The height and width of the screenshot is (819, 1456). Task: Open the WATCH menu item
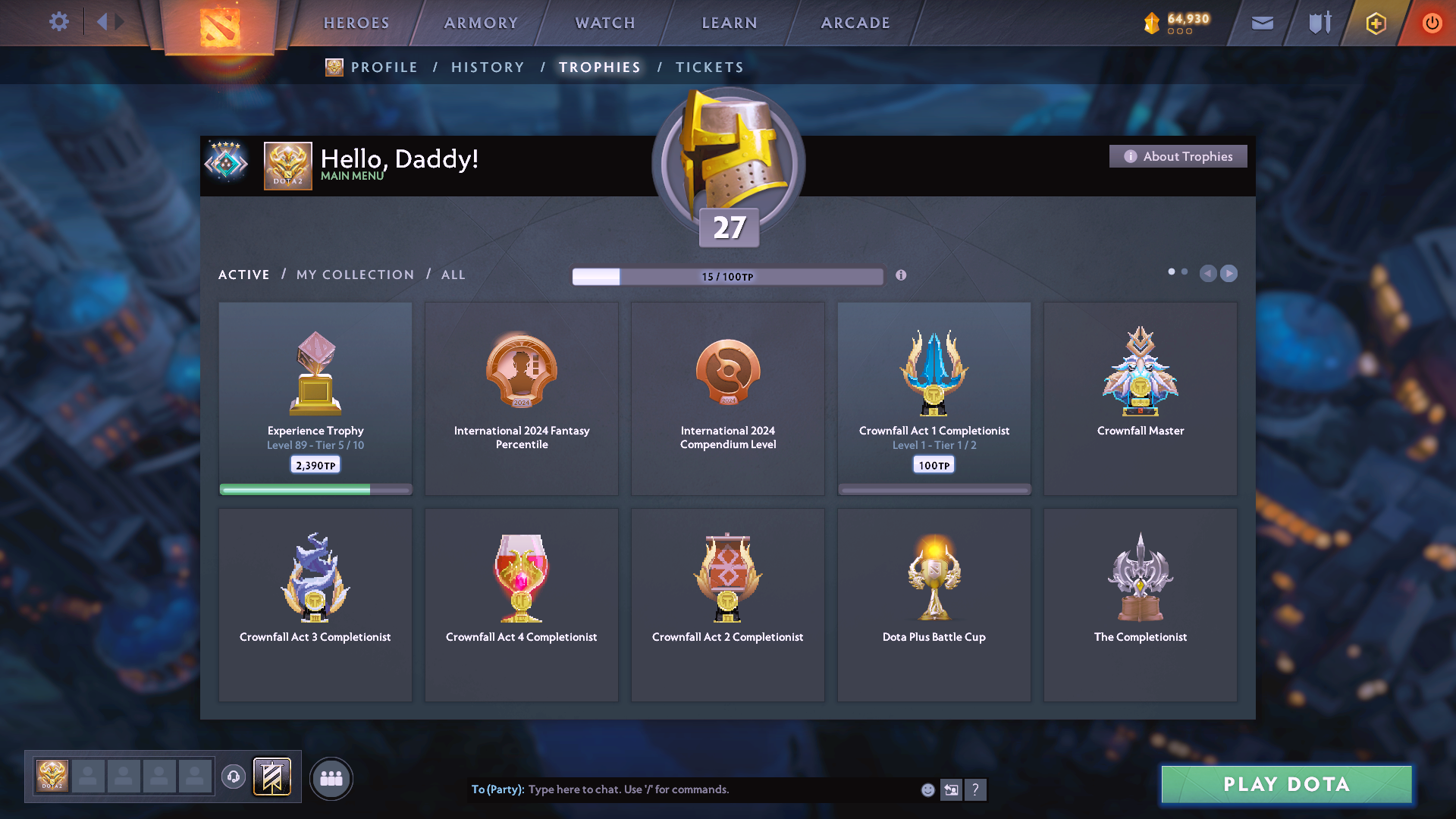604,23
